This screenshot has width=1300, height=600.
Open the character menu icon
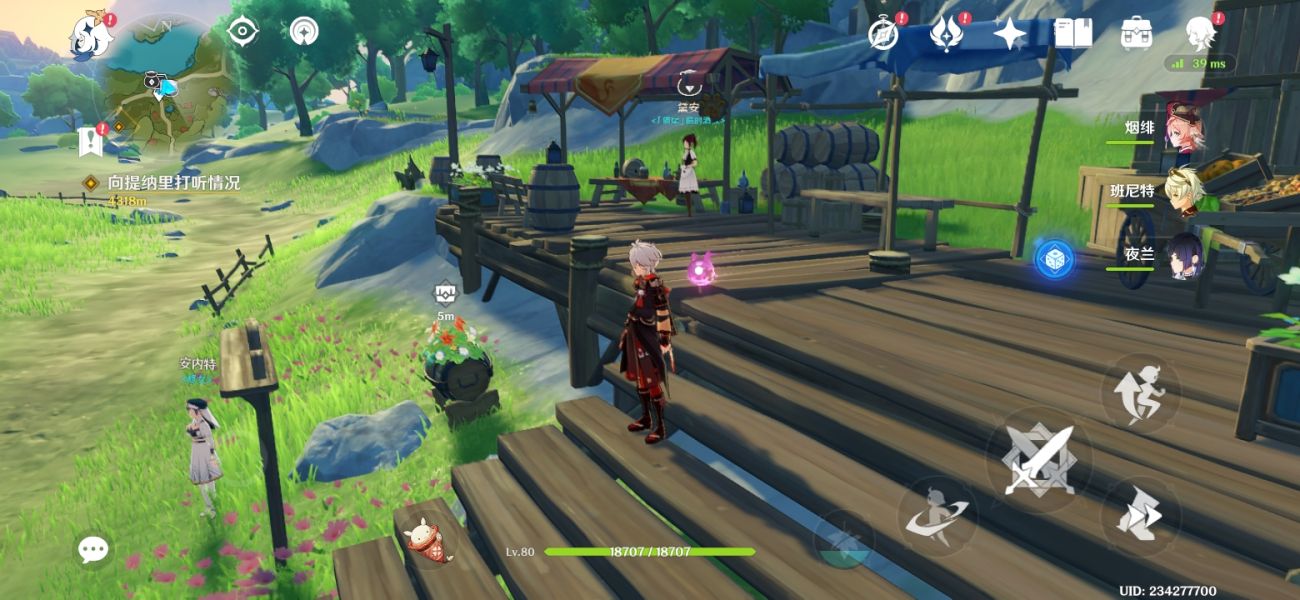coord(1199,34)
